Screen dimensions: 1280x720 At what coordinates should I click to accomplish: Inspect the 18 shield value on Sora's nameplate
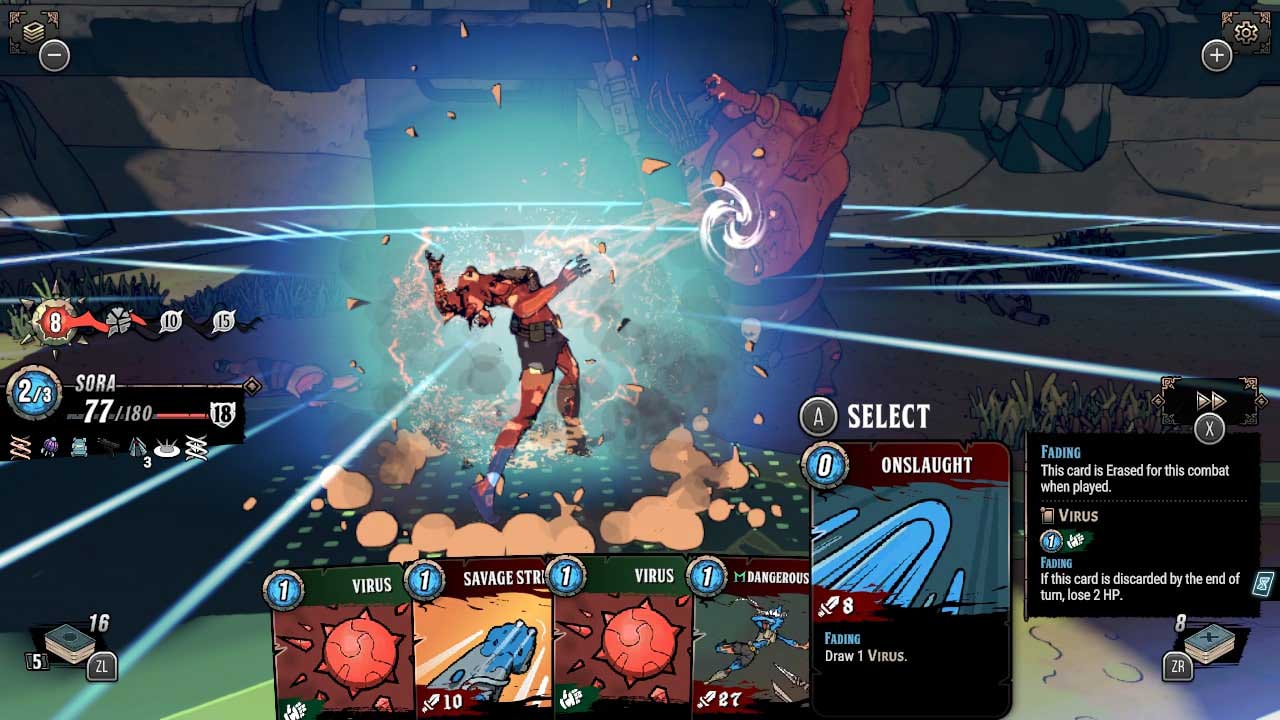pyautogui.click(x=225, y=413)
